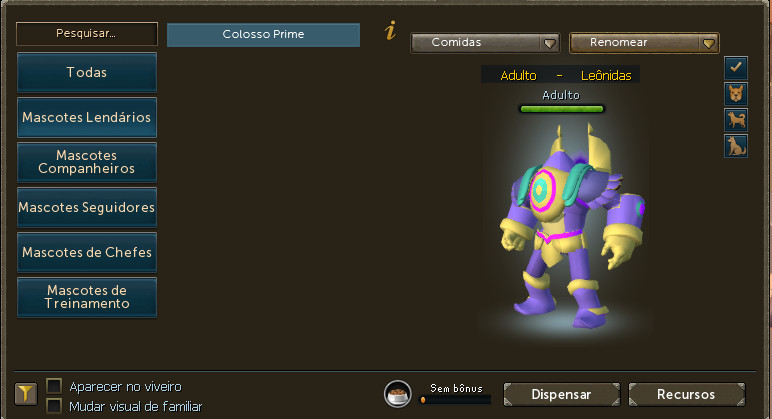This screenshot has width=772, height=419.
Task: Pick the sitting dog icon button
Action: click(x=736, y=146)
